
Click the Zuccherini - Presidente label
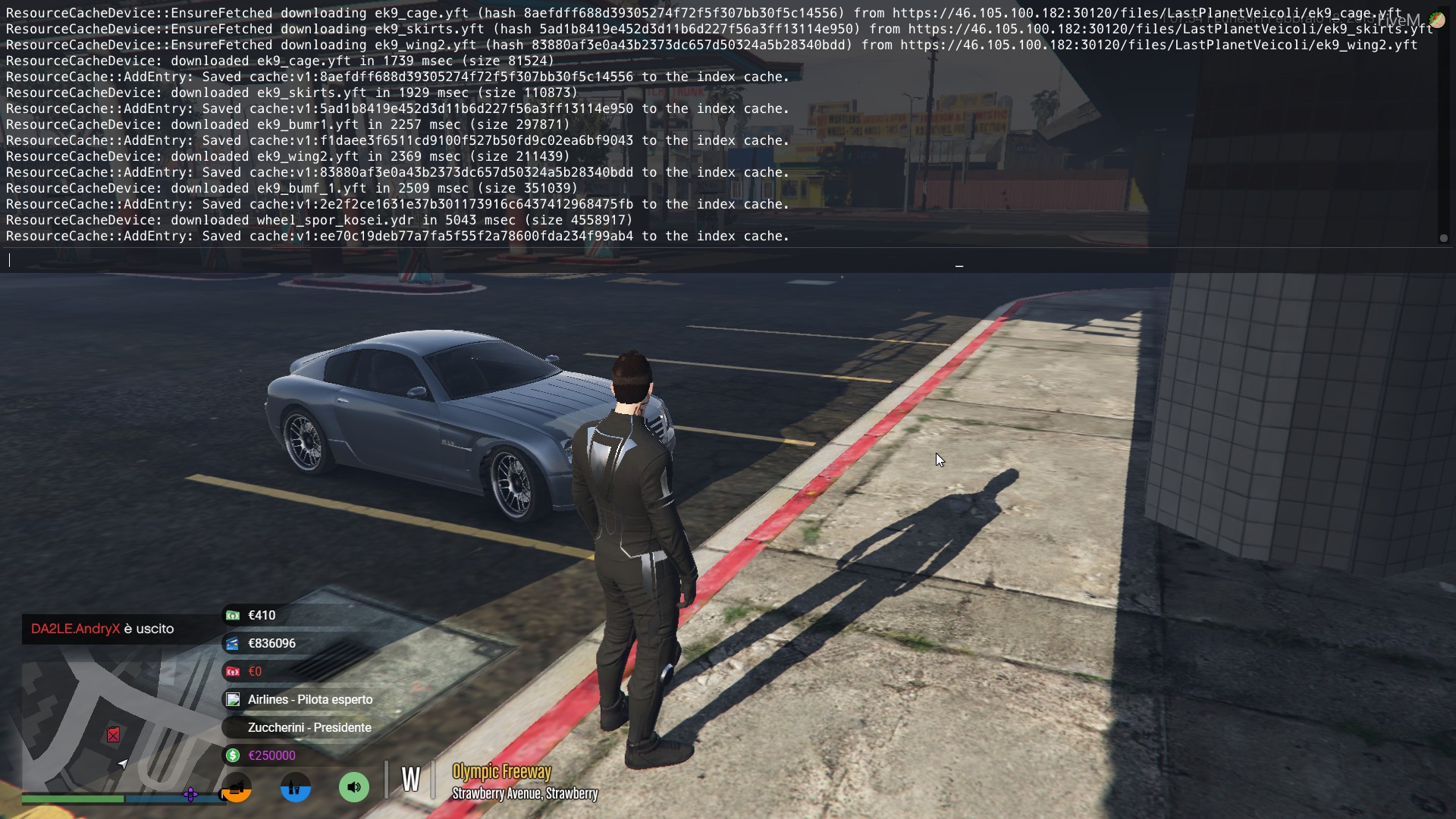[309, 727]
